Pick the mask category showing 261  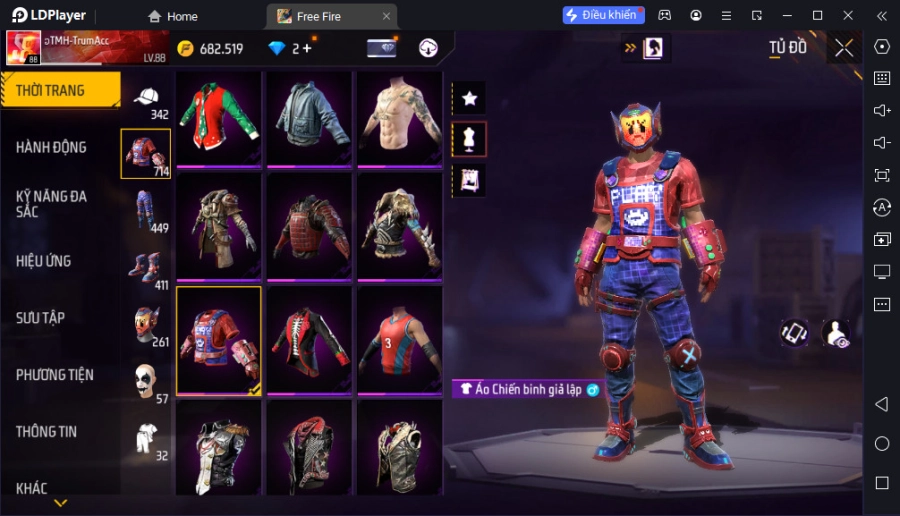pos(146,324)
